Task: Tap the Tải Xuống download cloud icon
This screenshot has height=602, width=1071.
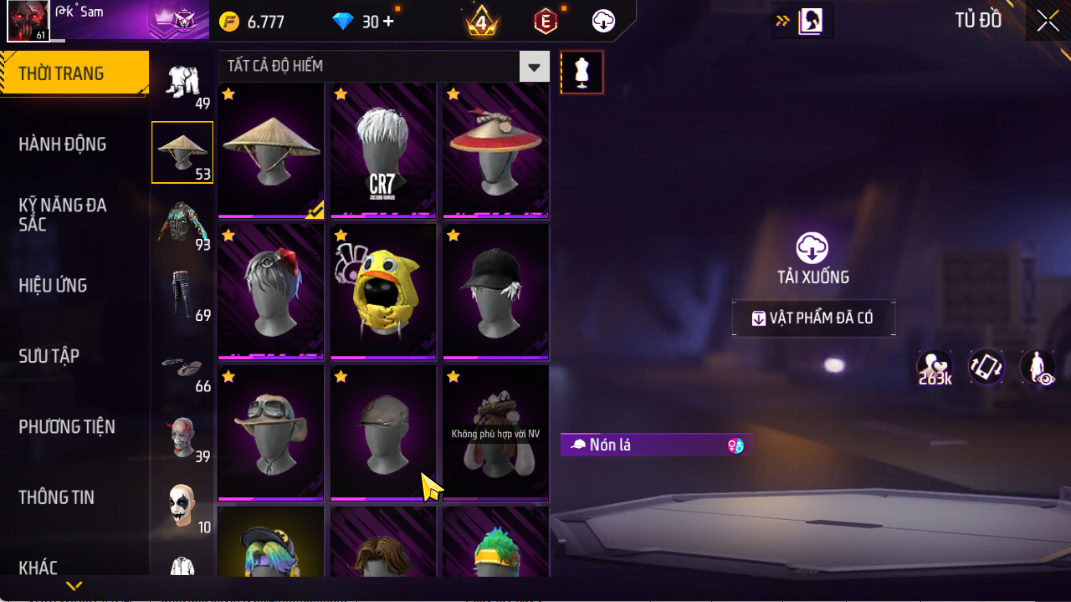Action: point(812,248)
